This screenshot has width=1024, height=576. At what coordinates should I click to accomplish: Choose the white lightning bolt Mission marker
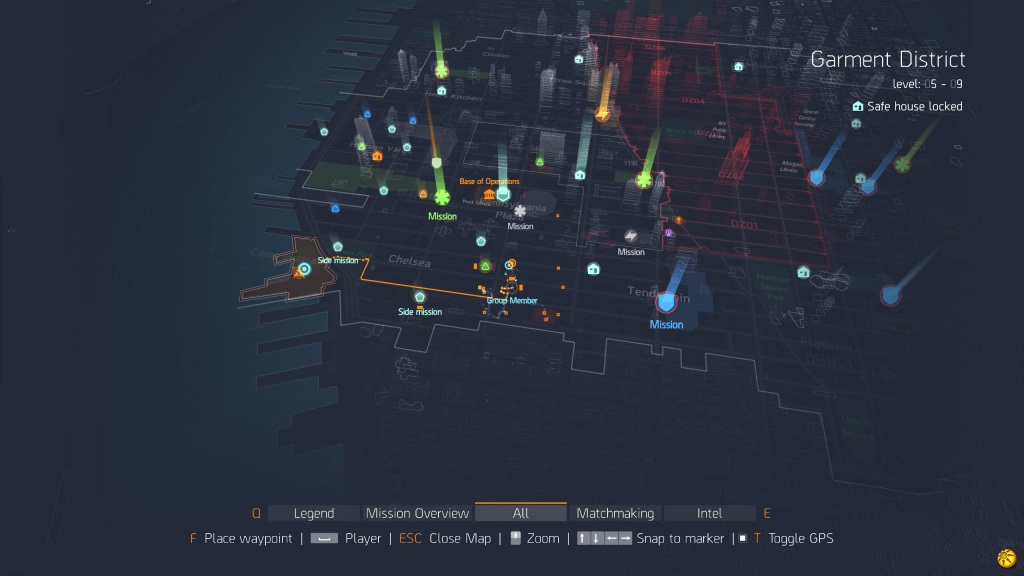tap(631, 236)
